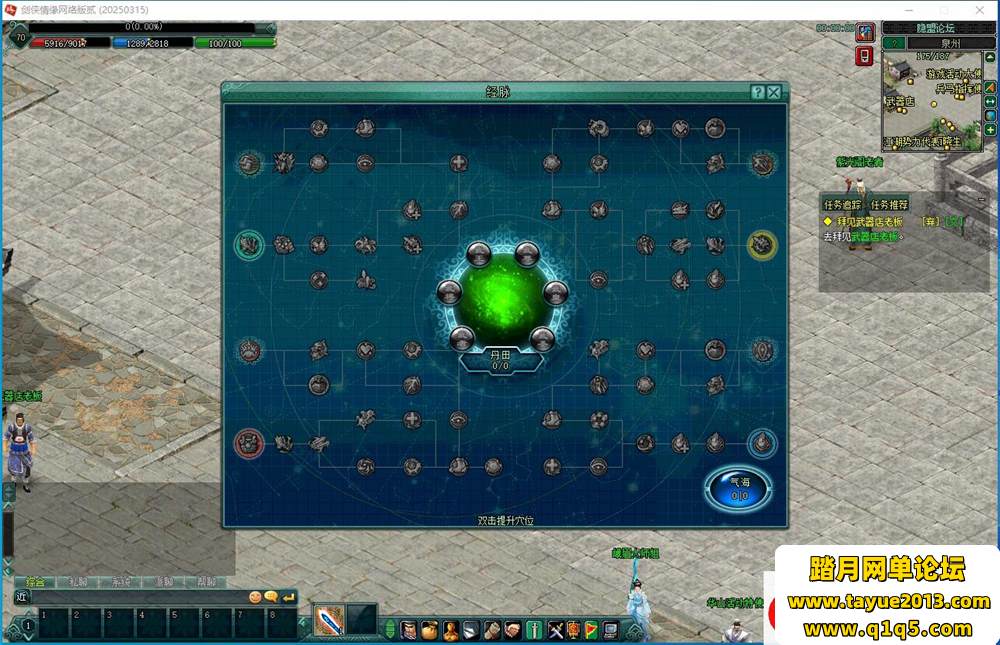Open the monitor system menu icon

click(609, 629)
